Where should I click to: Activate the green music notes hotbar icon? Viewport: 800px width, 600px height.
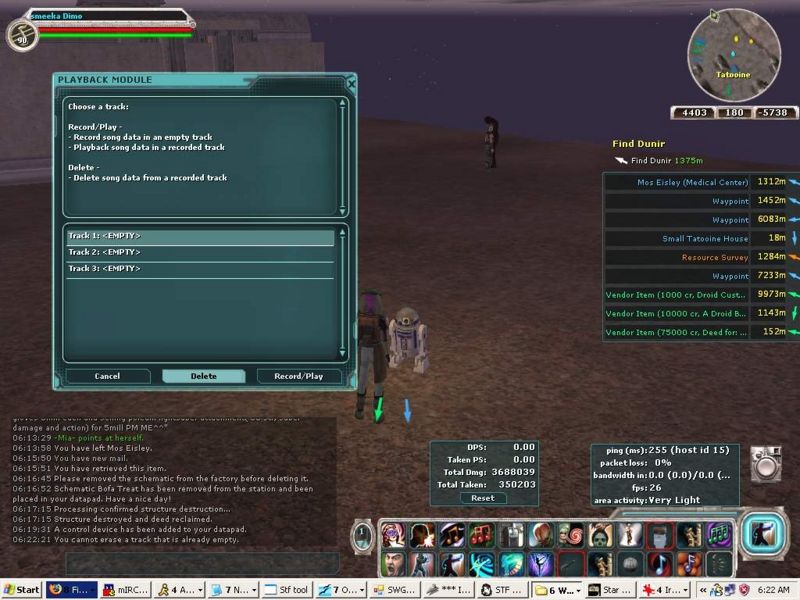pos(717,535)
